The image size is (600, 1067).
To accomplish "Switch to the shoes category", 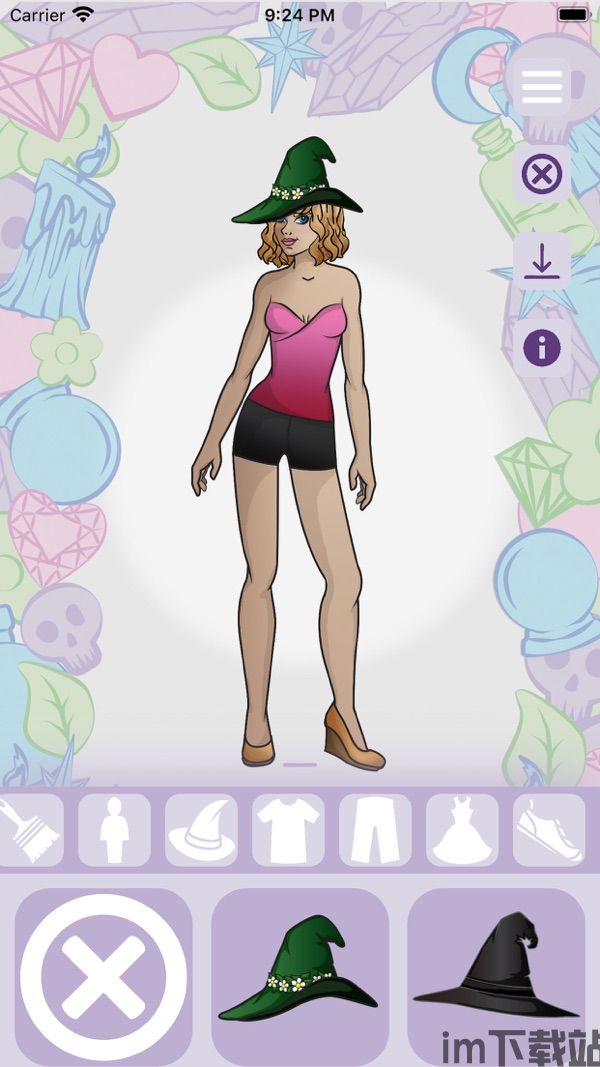I will tap(549, 829).
